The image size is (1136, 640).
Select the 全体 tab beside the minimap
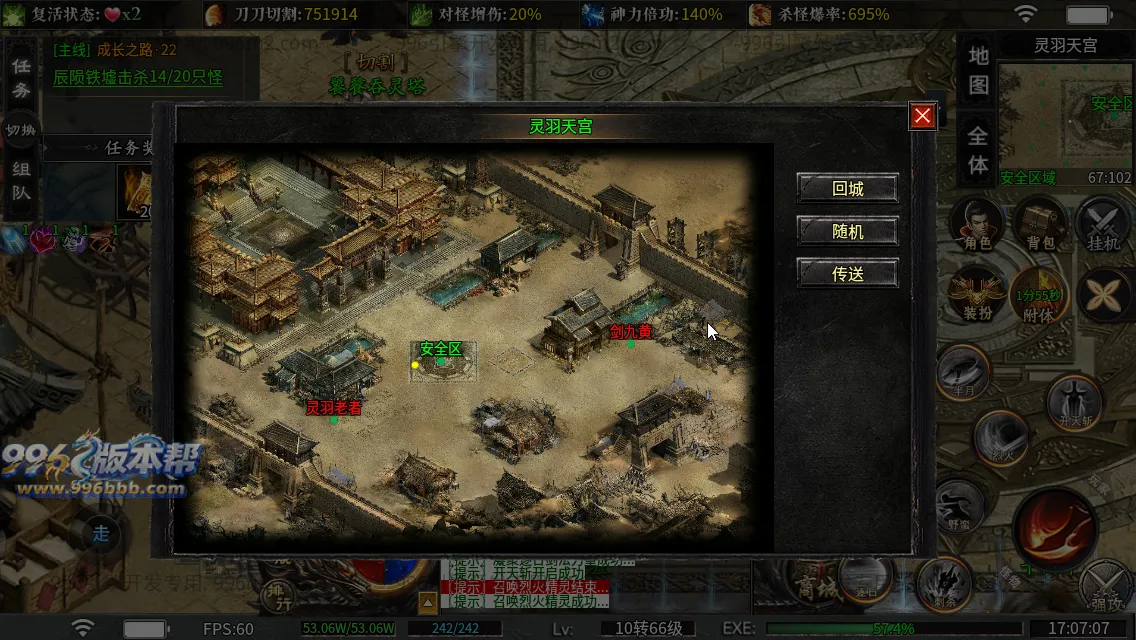point(978,150)
